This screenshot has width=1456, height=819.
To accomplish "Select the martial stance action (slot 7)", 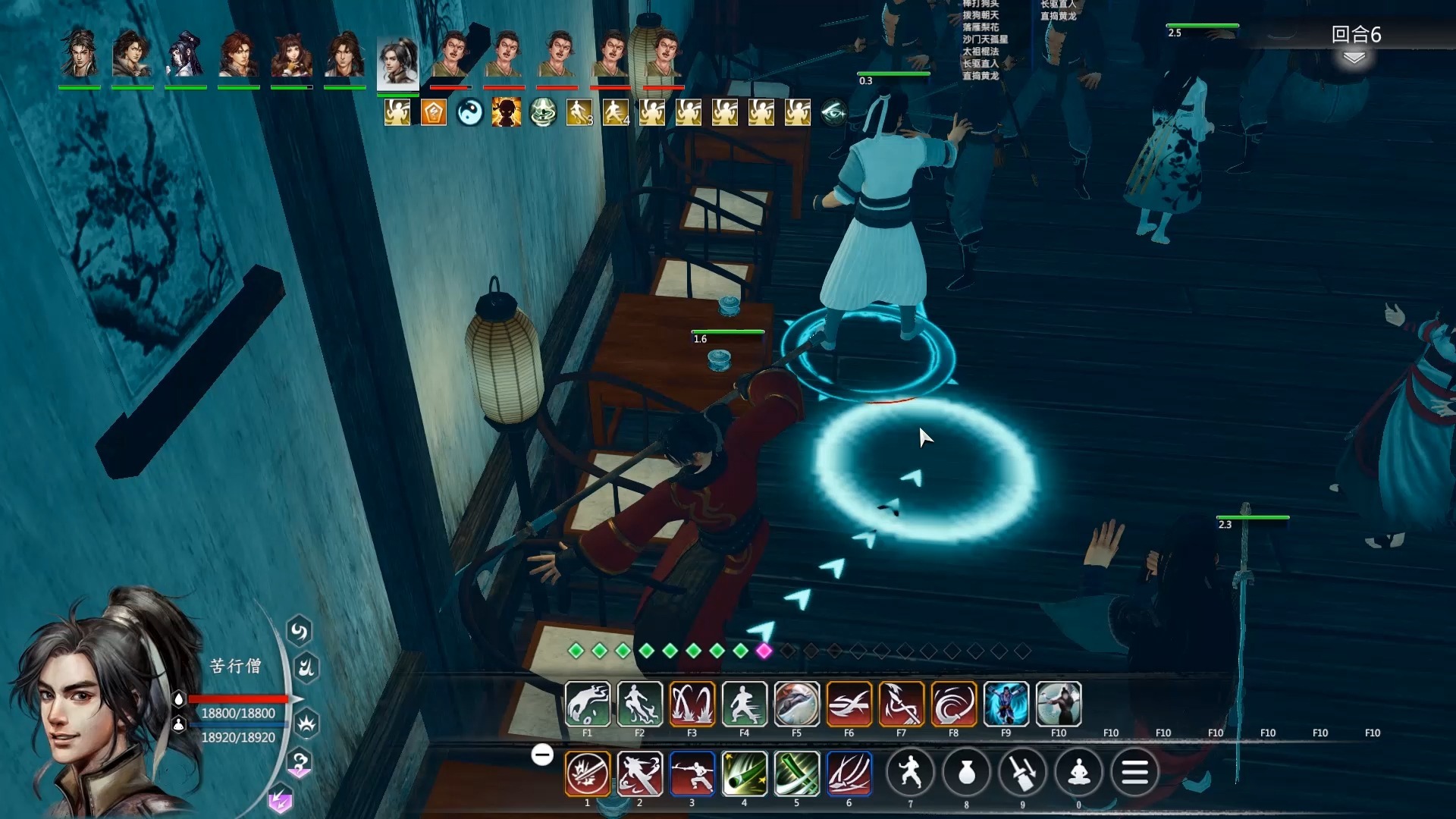I will [910, 773].
